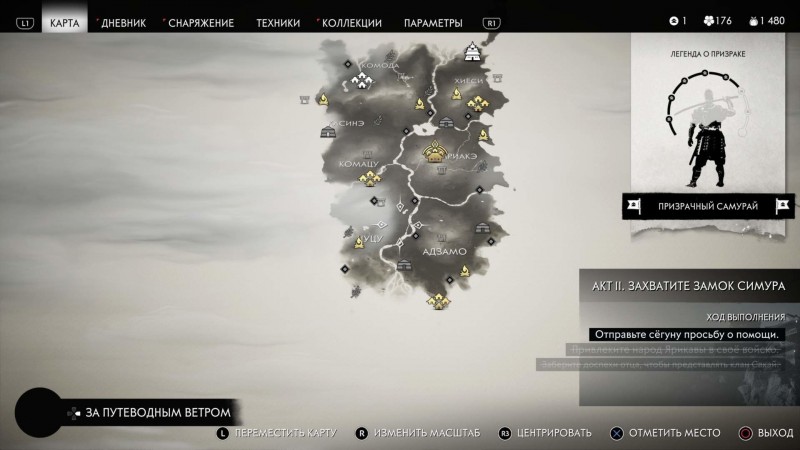
Task: Open the Параметры tab
Action: [x=433, y=22]
